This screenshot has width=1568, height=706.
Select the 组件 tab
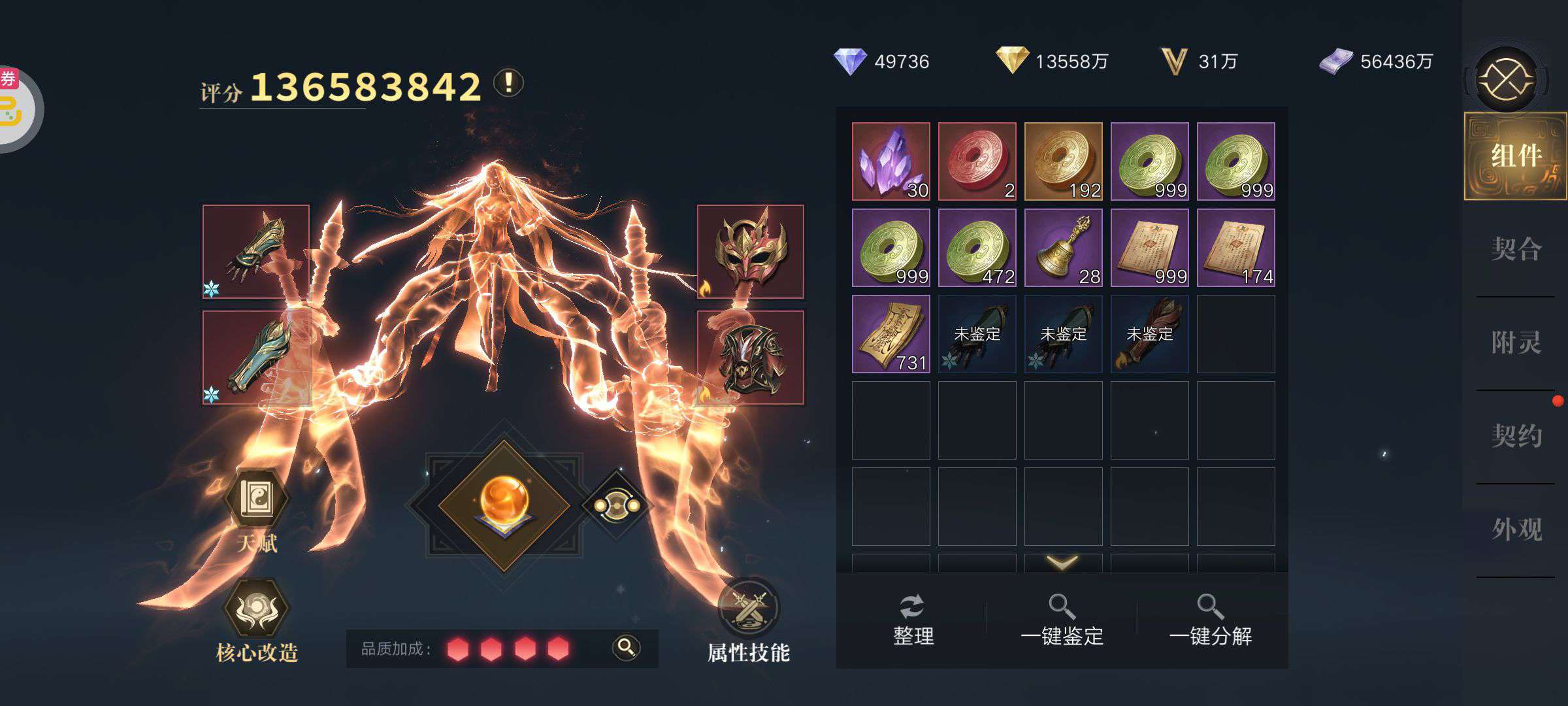pyautogui.click(x=1516, y=156)
